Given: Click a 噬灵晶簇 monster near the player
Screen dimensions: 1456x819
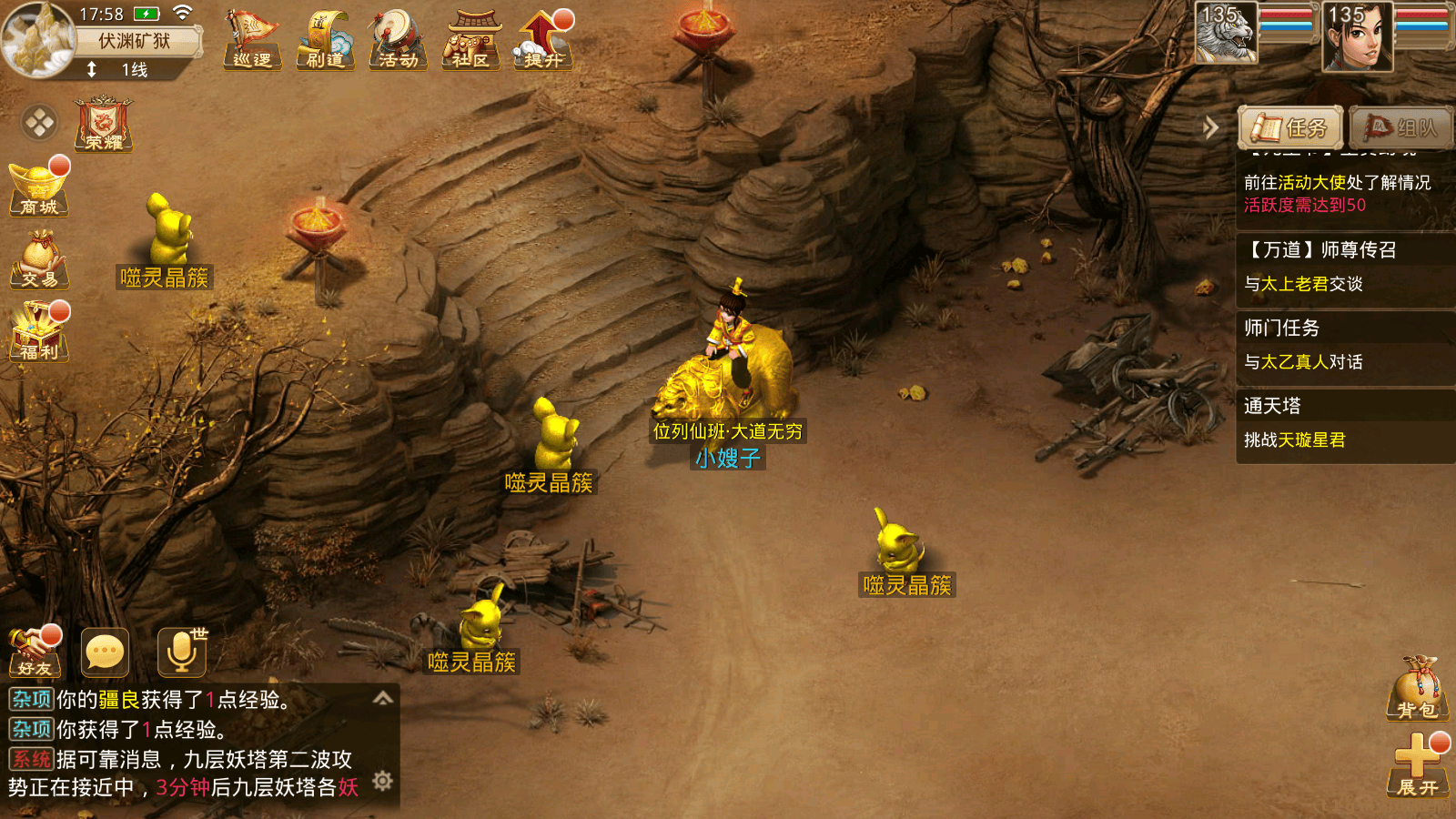Looking at the screenshot, I should coord(555,437).
